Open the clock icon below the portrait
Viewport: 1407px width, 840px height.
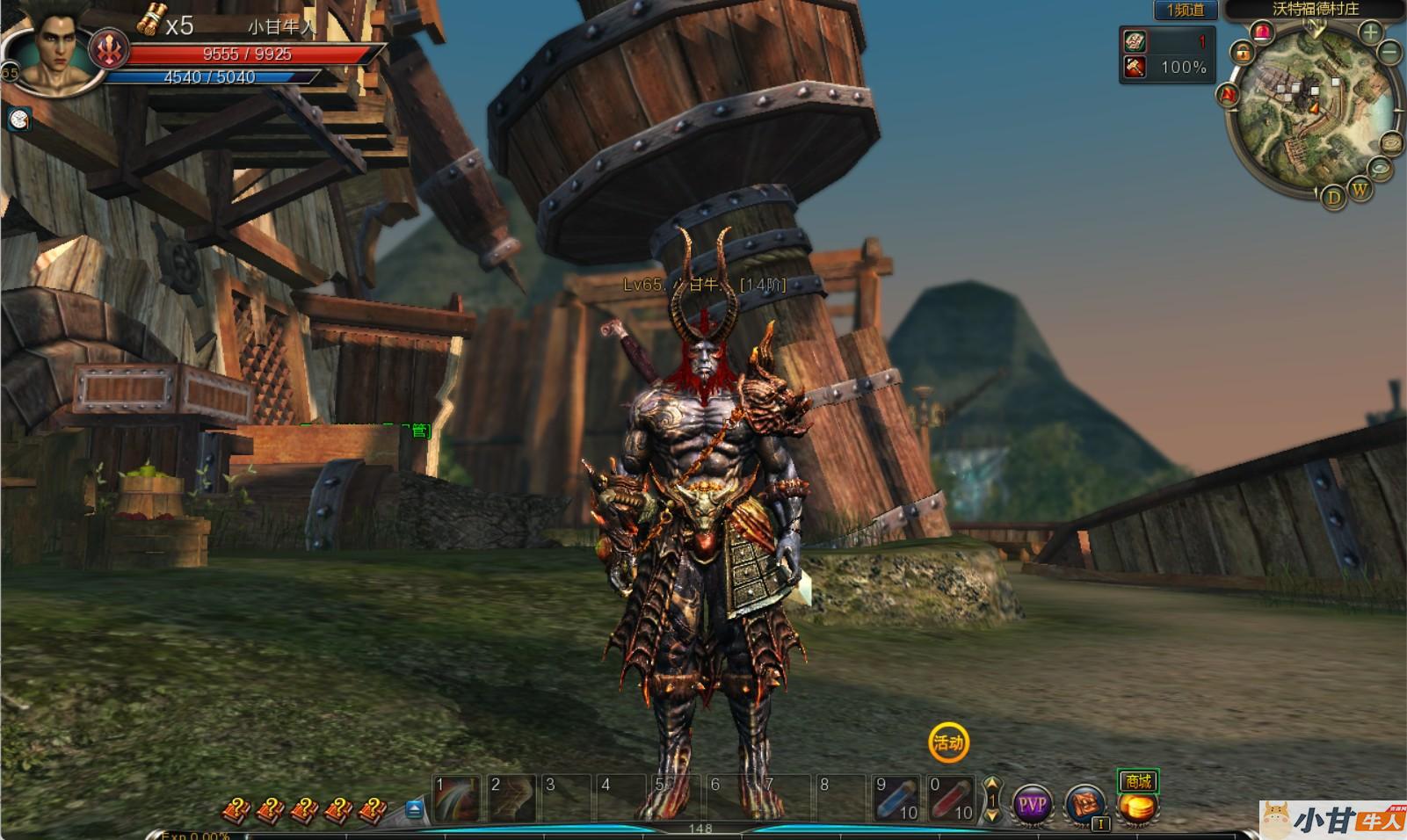(x=19, y=119)
